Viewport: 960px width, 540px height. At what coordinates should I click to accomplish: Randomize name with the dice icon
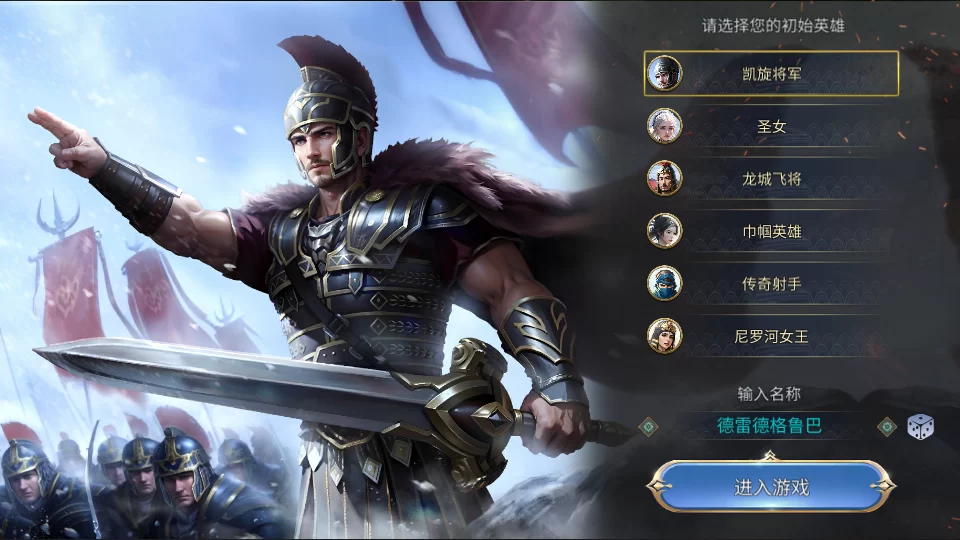click(x=920, y=427)
